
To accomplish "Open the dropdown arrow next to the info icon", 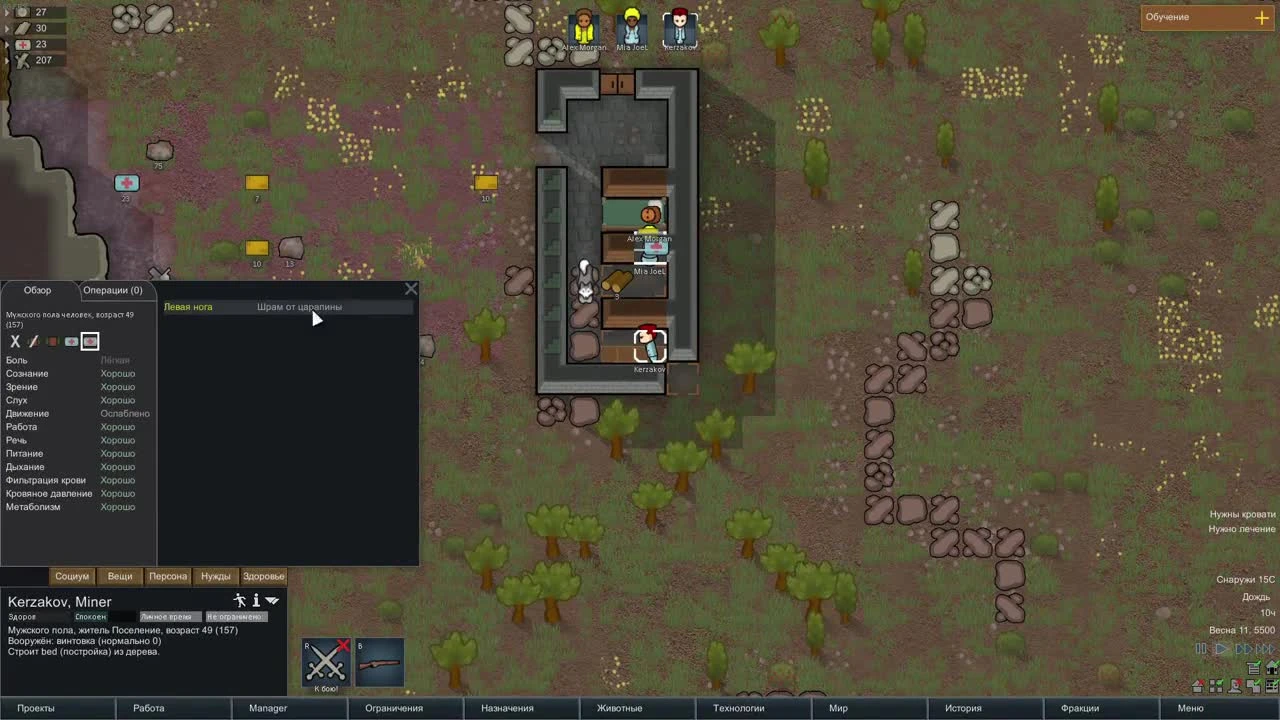I will [272, 600].
